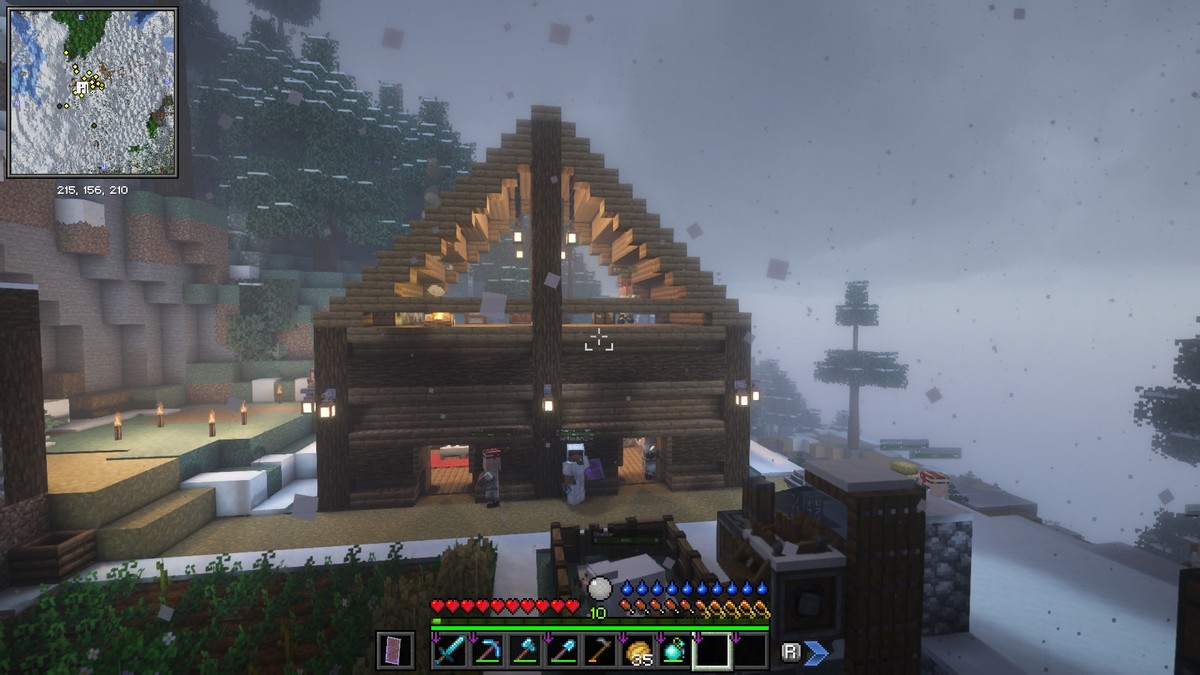1200x675 pixels.
Task: Open the minimap in the corner
Action: pyautogui.click(x=92, y=91)
